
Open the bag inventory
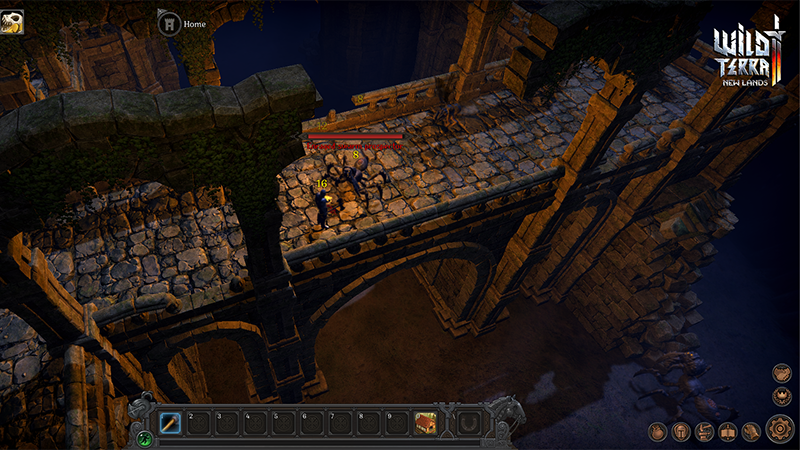tap(658, 432)
